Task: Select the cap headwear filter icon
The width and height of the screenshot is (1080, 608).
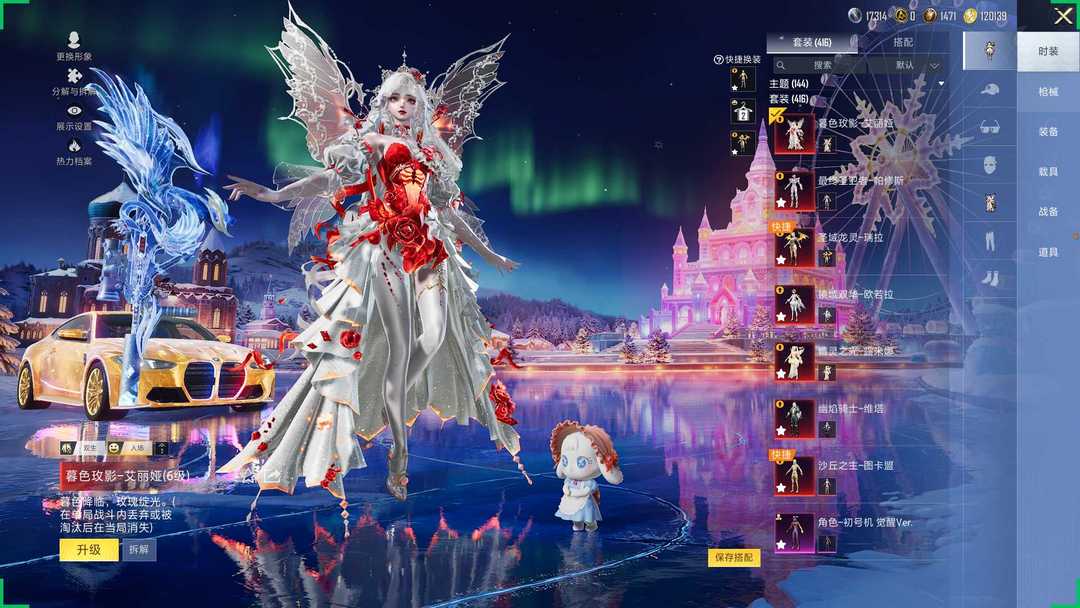Action: point(990,90)
